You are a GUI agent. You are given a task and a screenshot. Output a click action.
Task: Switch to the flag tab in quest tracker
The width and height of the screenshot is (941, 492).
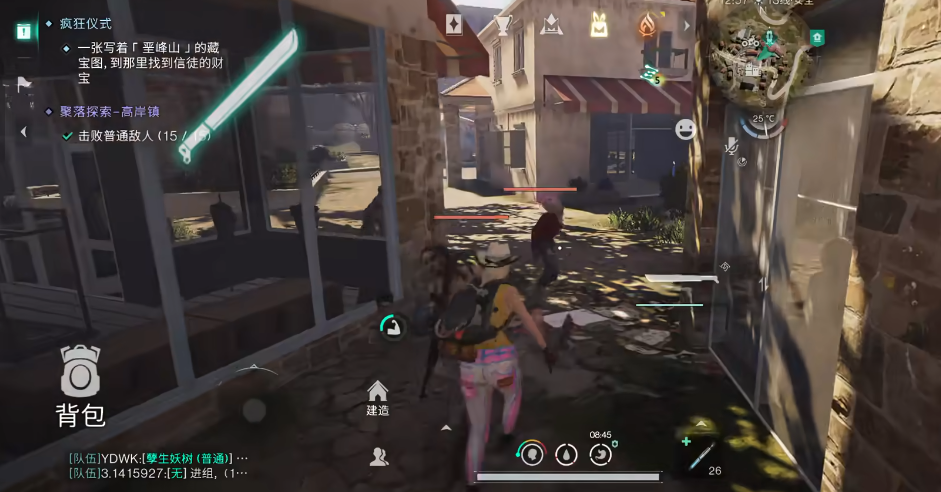click(x=22, y=85)
